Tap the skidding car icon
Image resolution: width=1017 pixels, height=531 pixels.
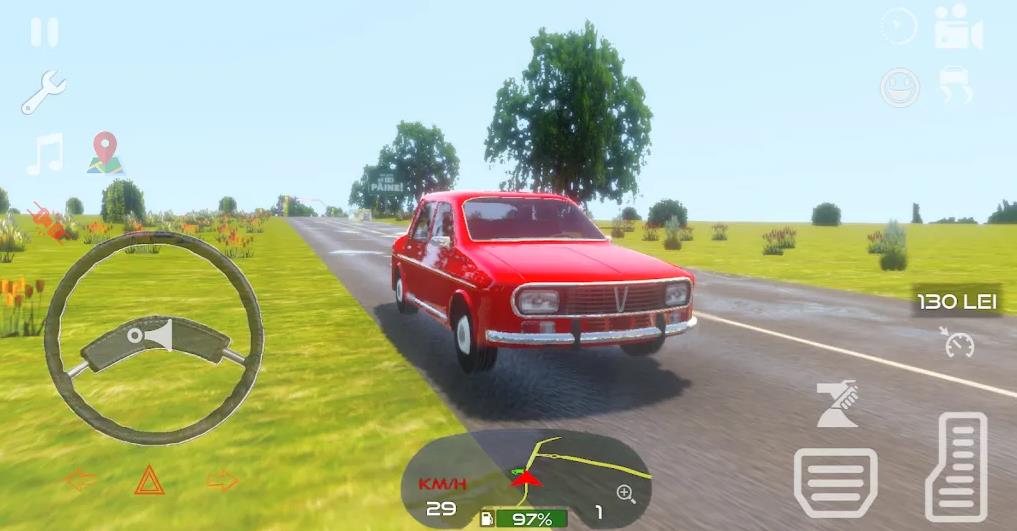[x=957, y=87]
